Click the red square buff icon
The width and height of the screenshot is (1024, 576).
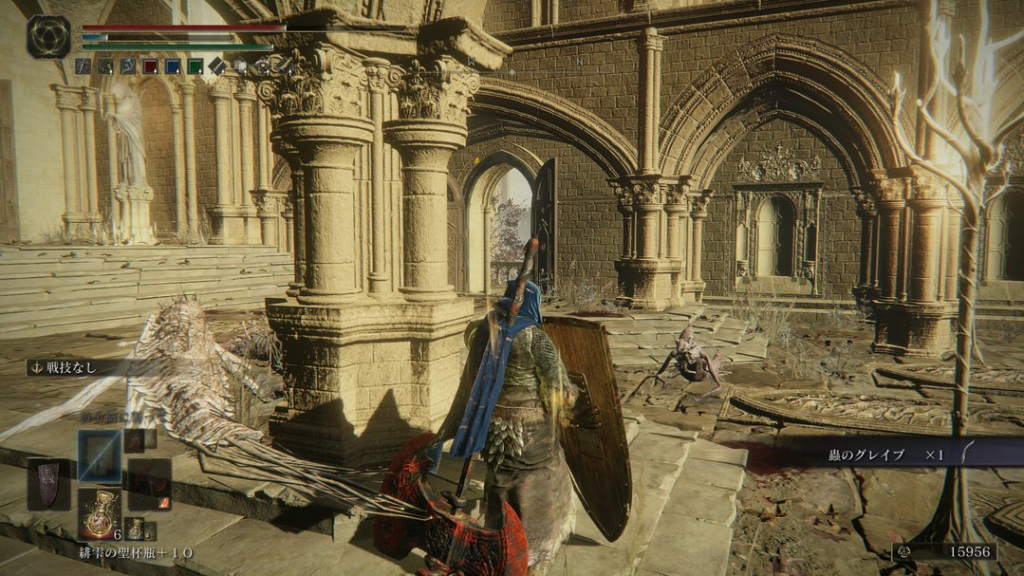[150, 67]
